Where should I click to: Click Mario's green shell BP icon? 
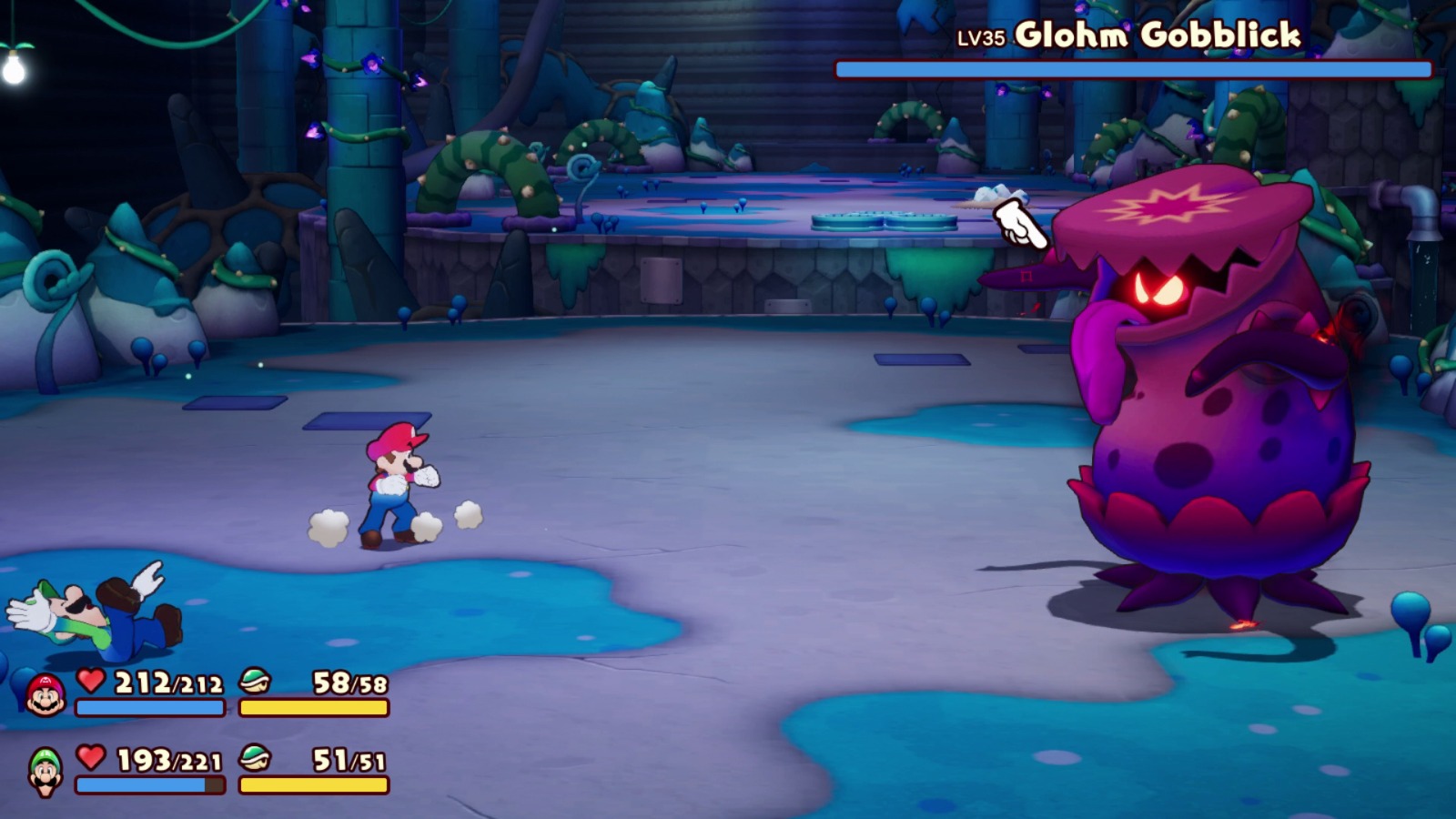click(253, 681)
